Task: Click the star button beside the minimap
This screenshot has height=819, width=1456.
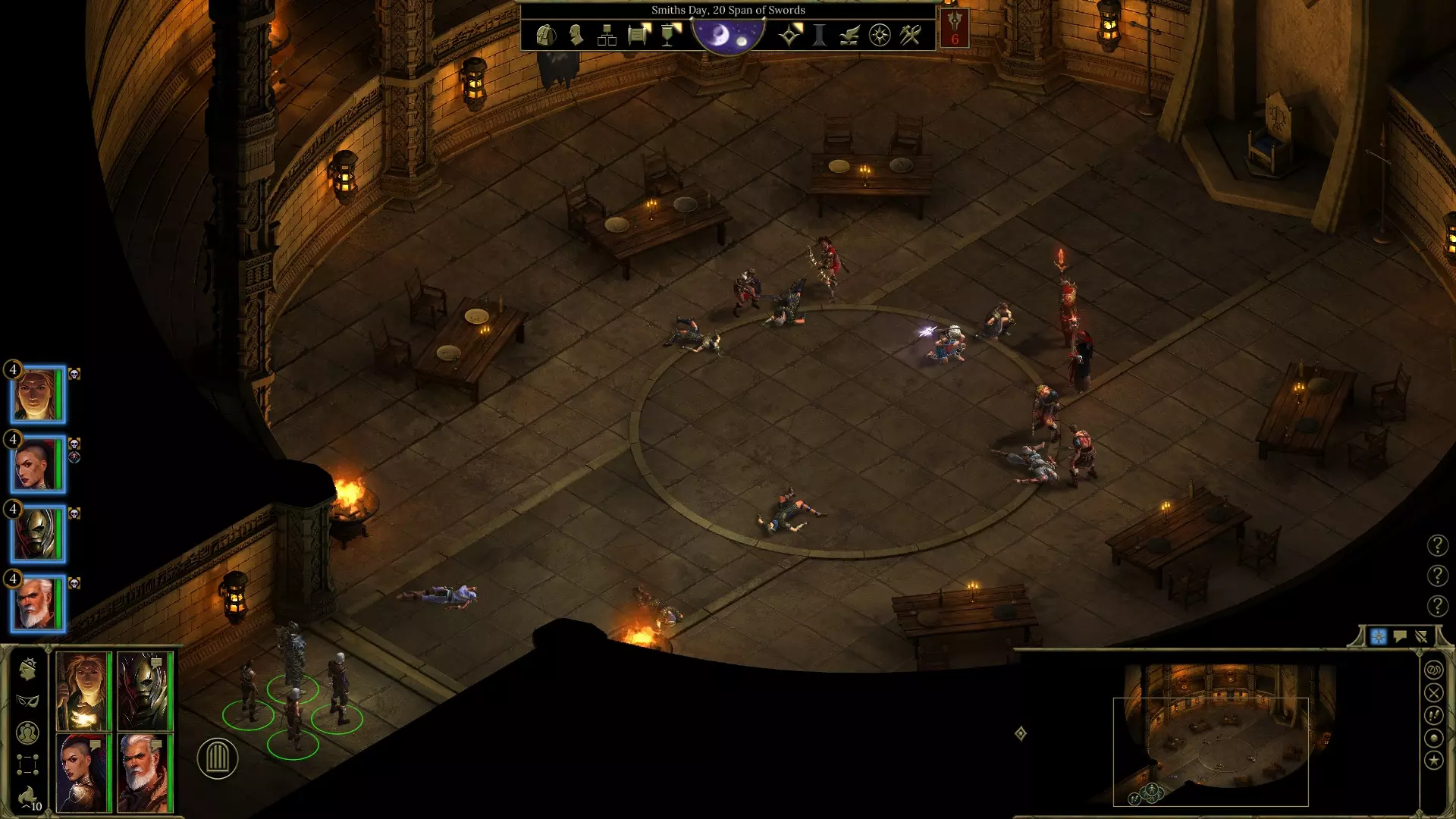Action: (x=1433, y=760)
